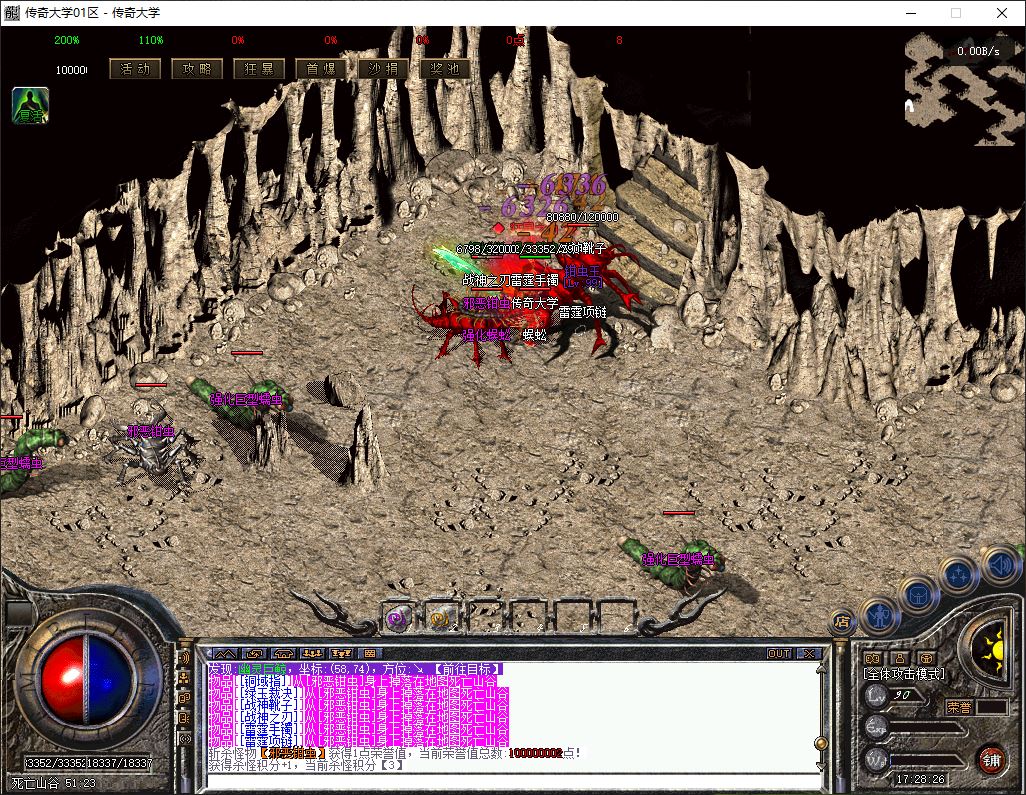
Task: Select the golden scroll item in belt
Action: tap(439, 618)
